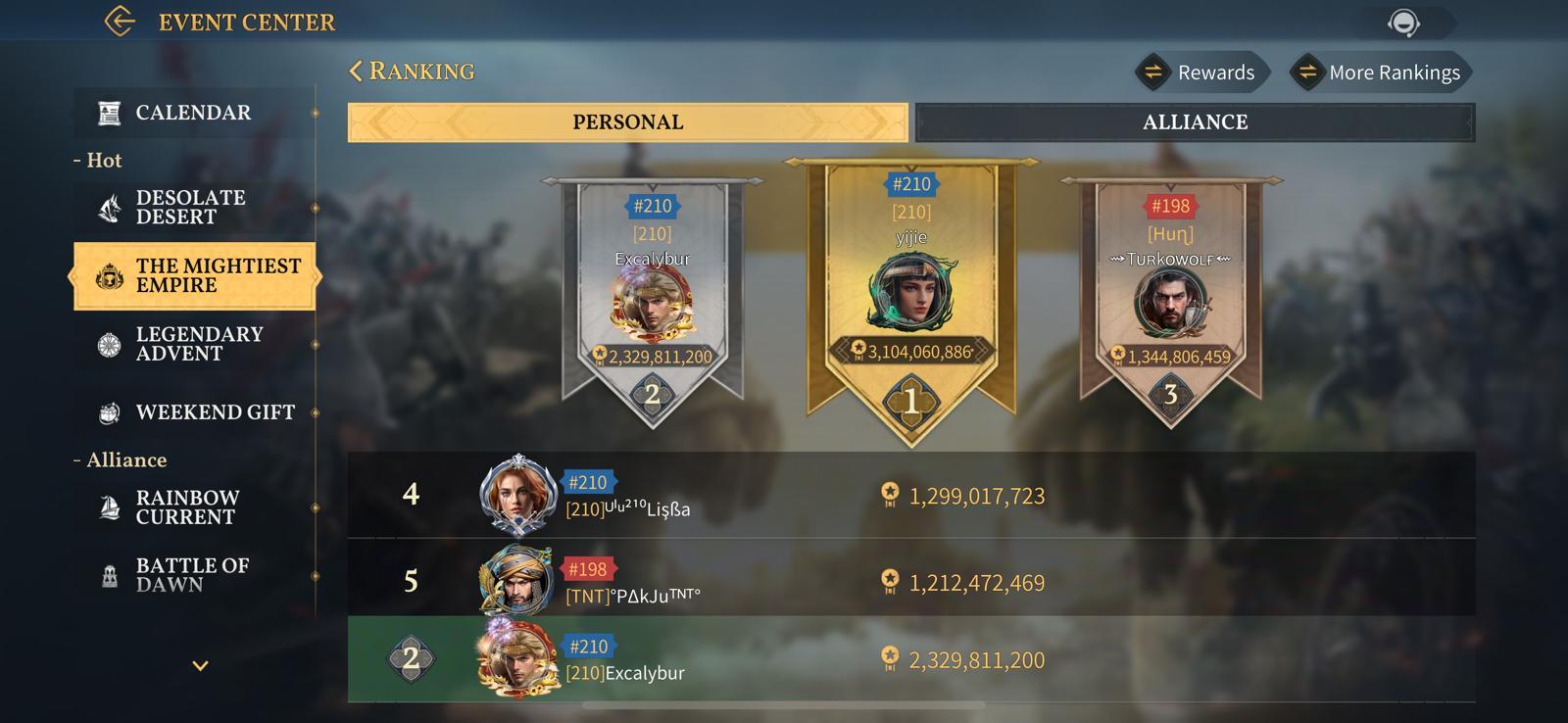The width and height of the screenshot is (1568, 723).
Task: Return from the Ranking page
Action: (357, 72)
